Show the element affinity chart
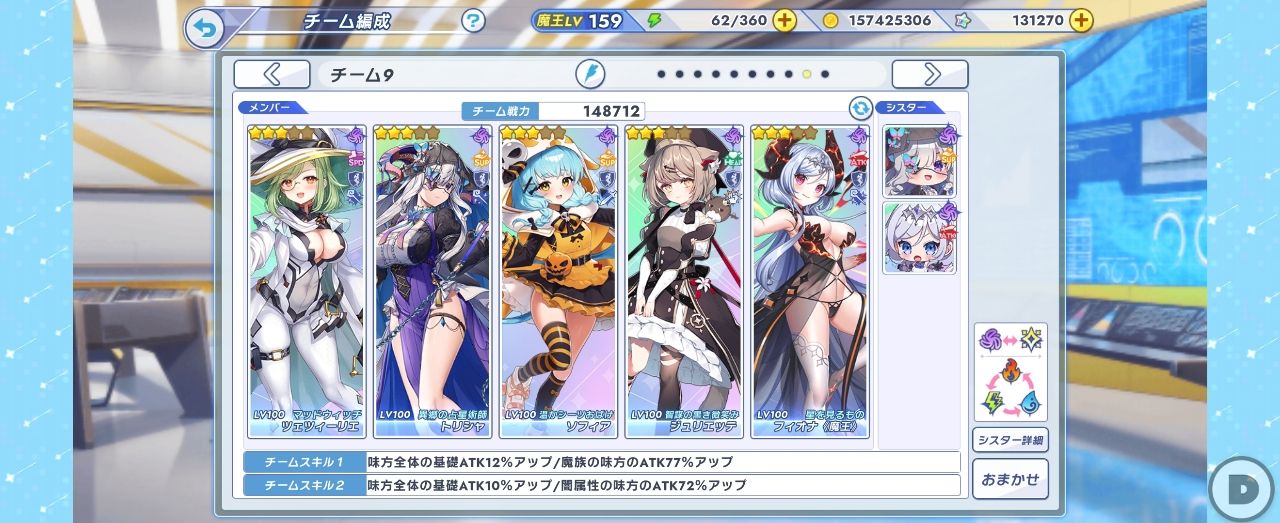This screenshot has height=523, width=1280. point(1010,372)
